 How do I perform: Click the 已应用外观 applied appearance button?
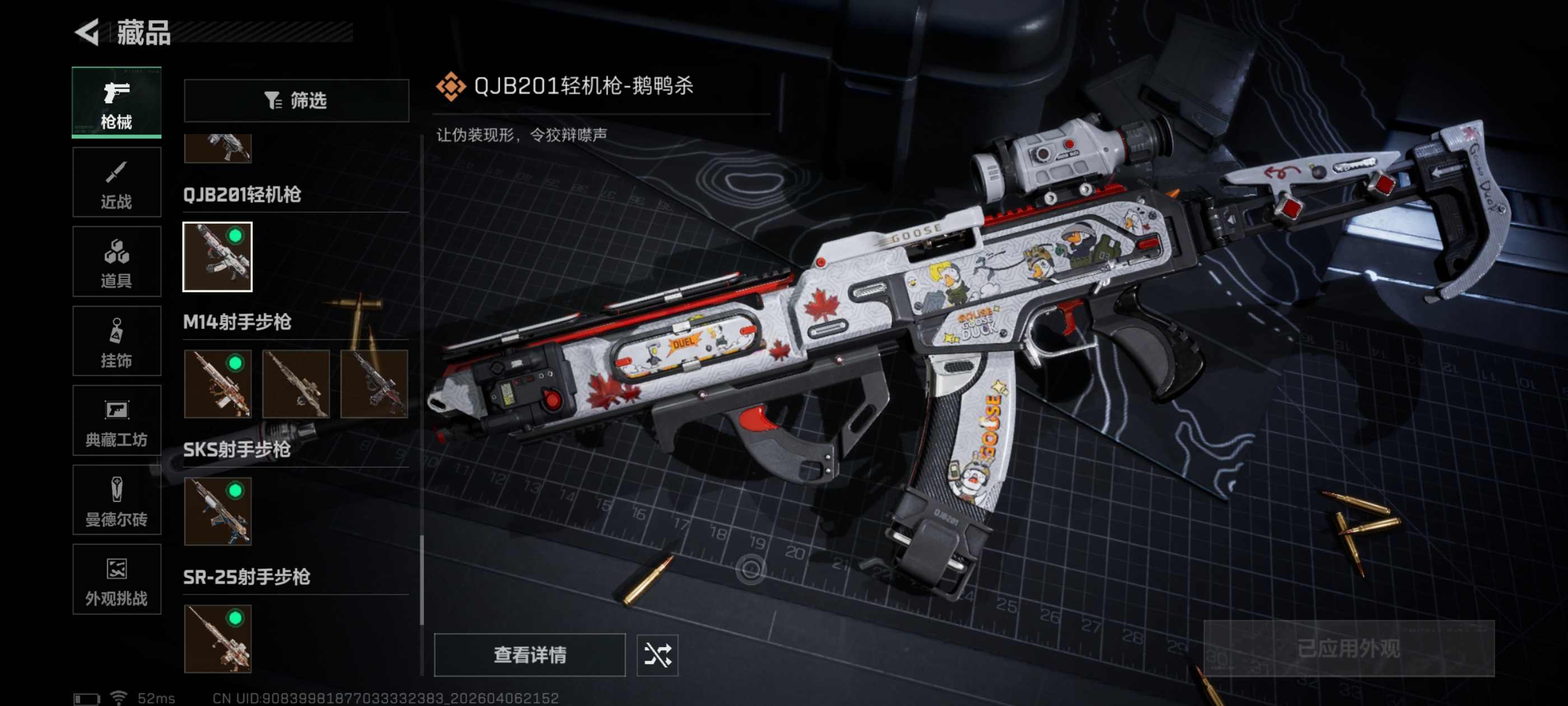point(1348,648)
